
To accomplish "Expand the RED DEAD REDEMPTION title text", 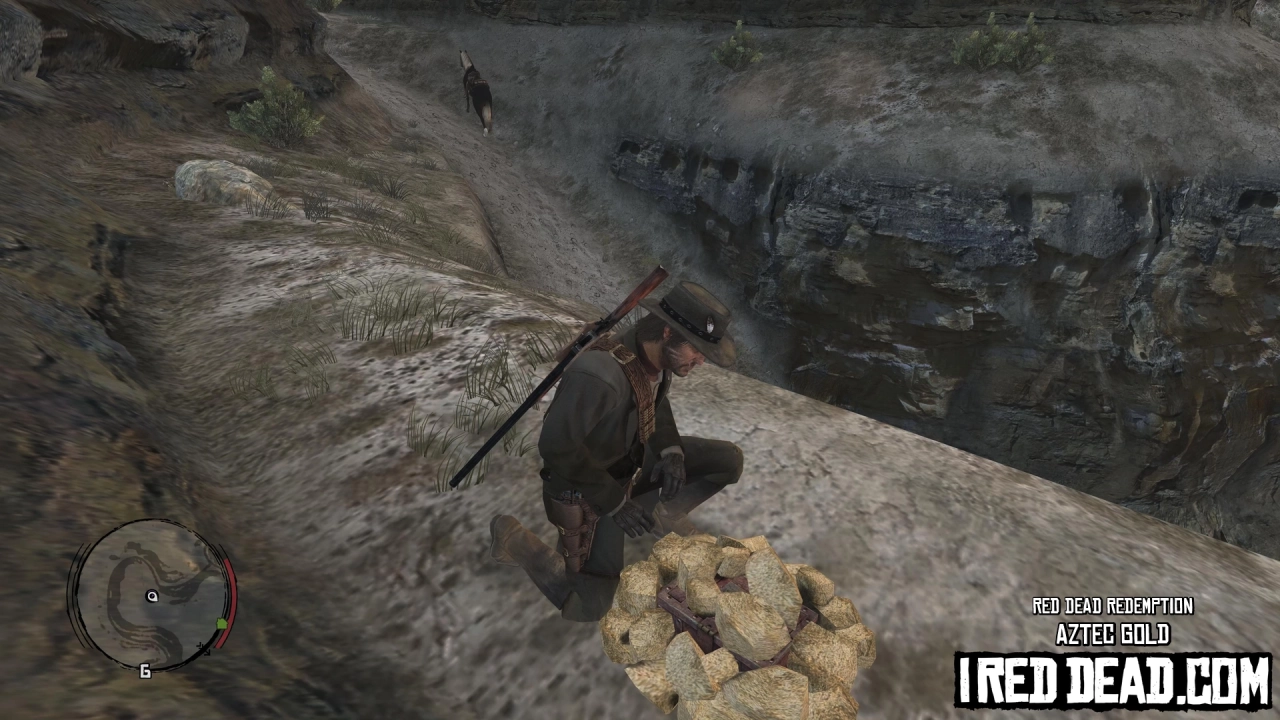I will [1113, 605].
